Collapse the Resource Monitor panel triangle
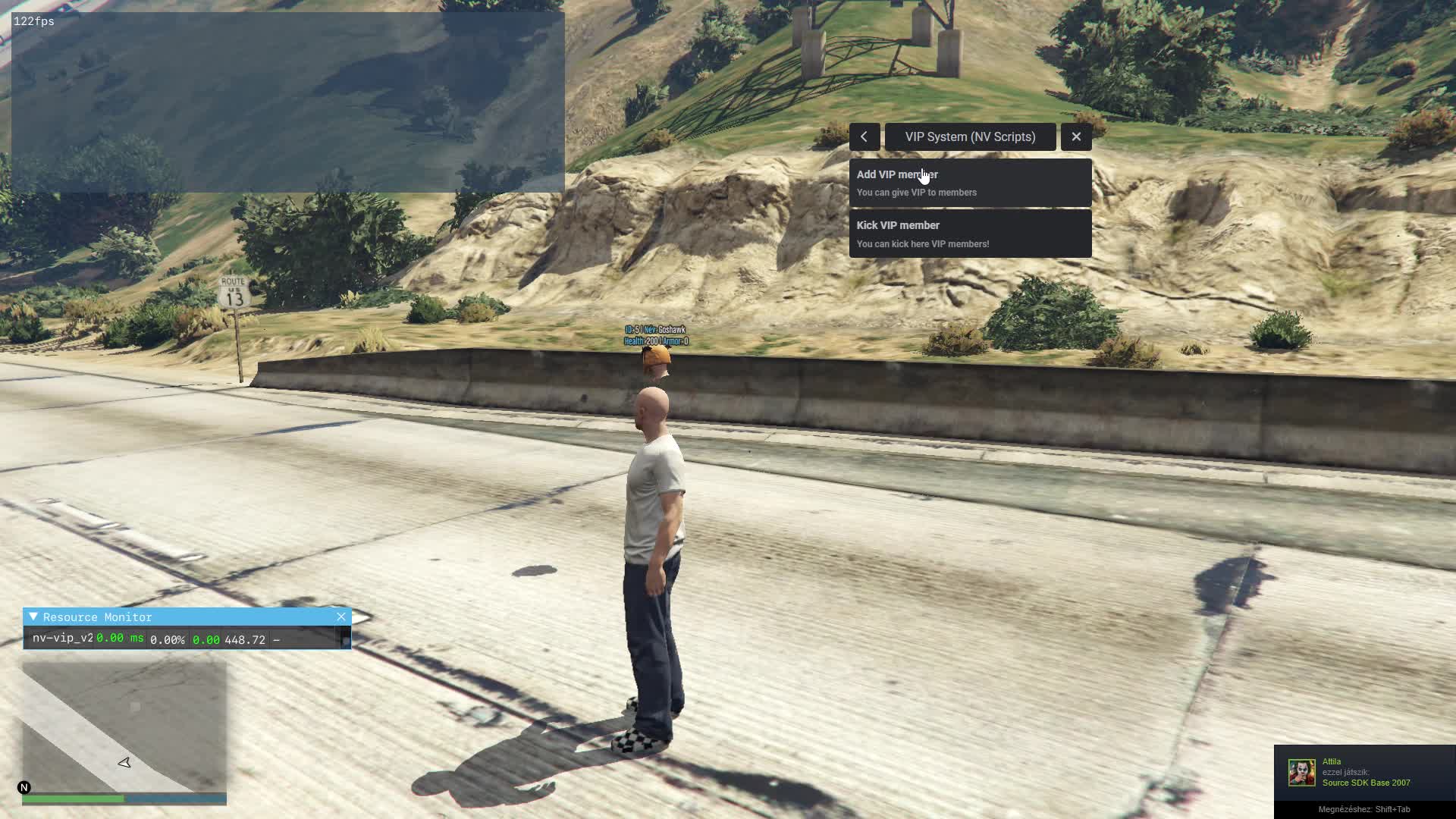This screenshot has height=819, width=1456. pos(33,617)
